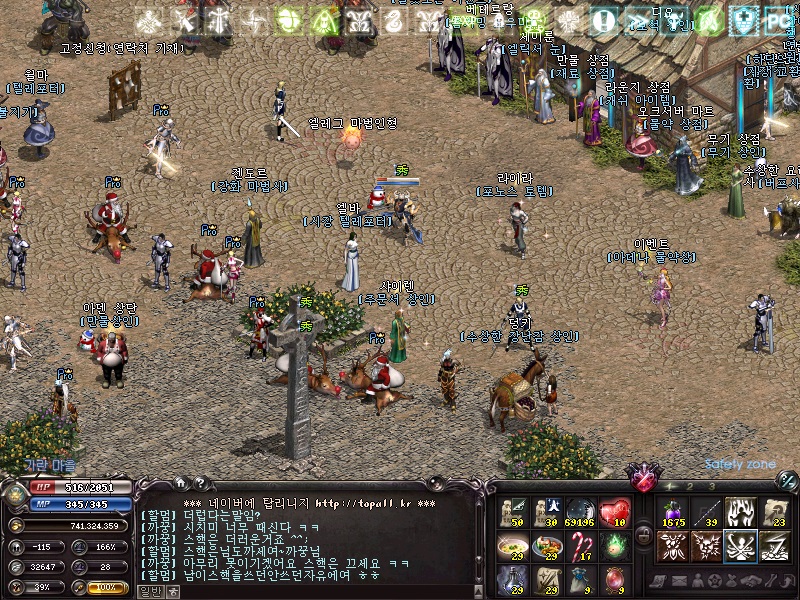Image resolution: width=800 pixels, height=600 pixels.
Task: Click the shield buff icon in top bar
Action: 743,19
